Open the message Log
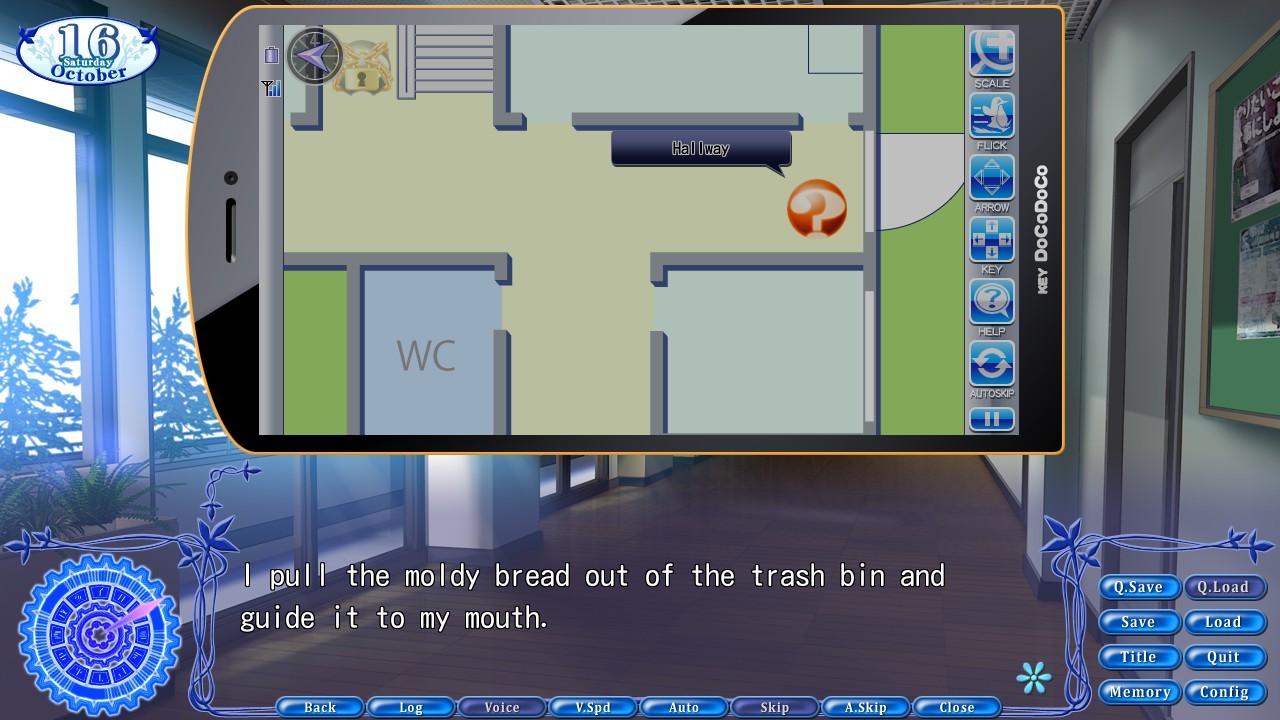Screen dimensions: 1280x720 click(x=410, y=707)
